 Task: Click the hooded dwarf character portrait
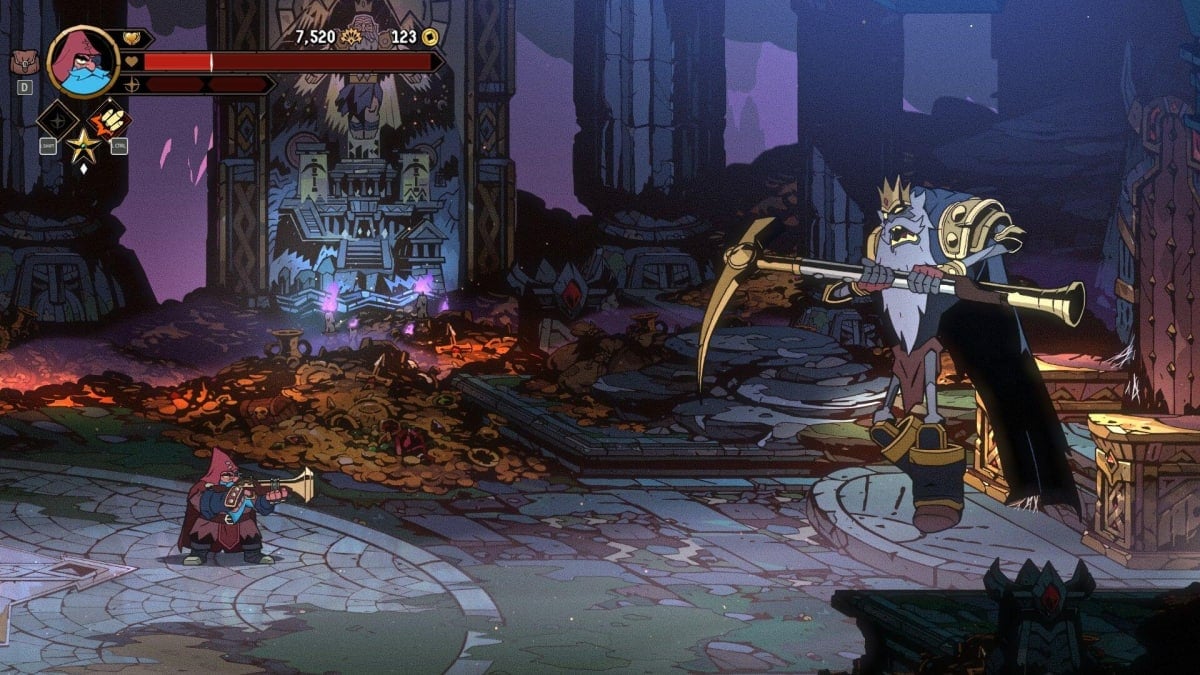[x=83, y=61]
